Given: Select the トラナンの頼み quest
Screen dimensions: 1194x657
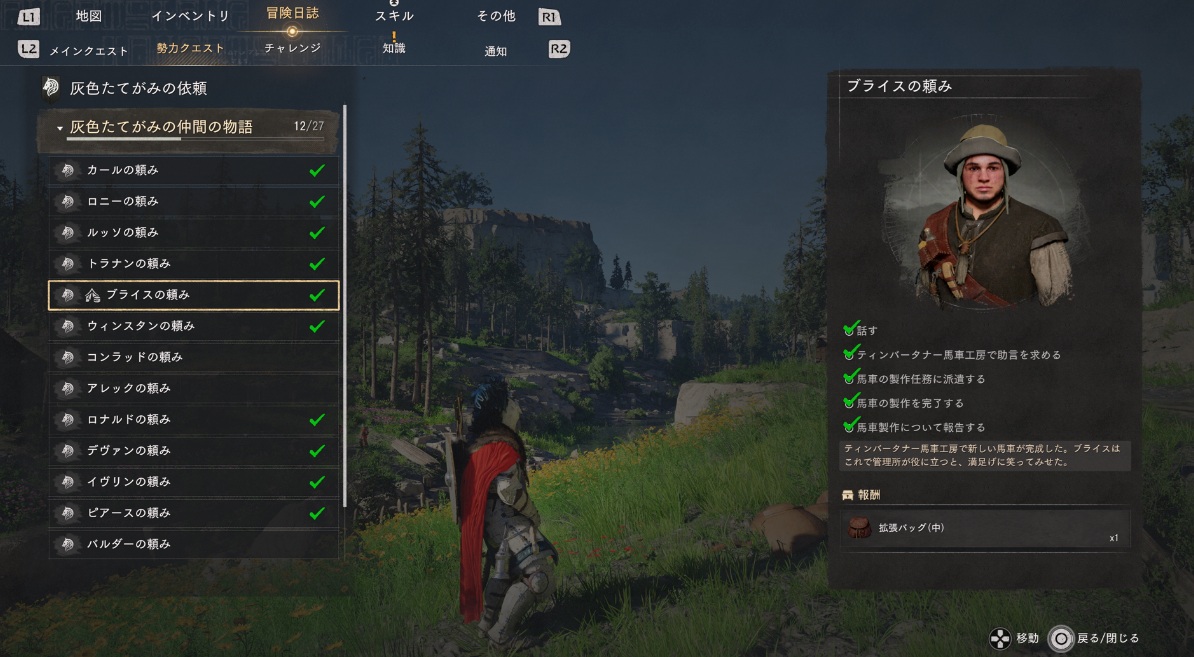Looking at the screenshot, I should [x=193, y=263].
